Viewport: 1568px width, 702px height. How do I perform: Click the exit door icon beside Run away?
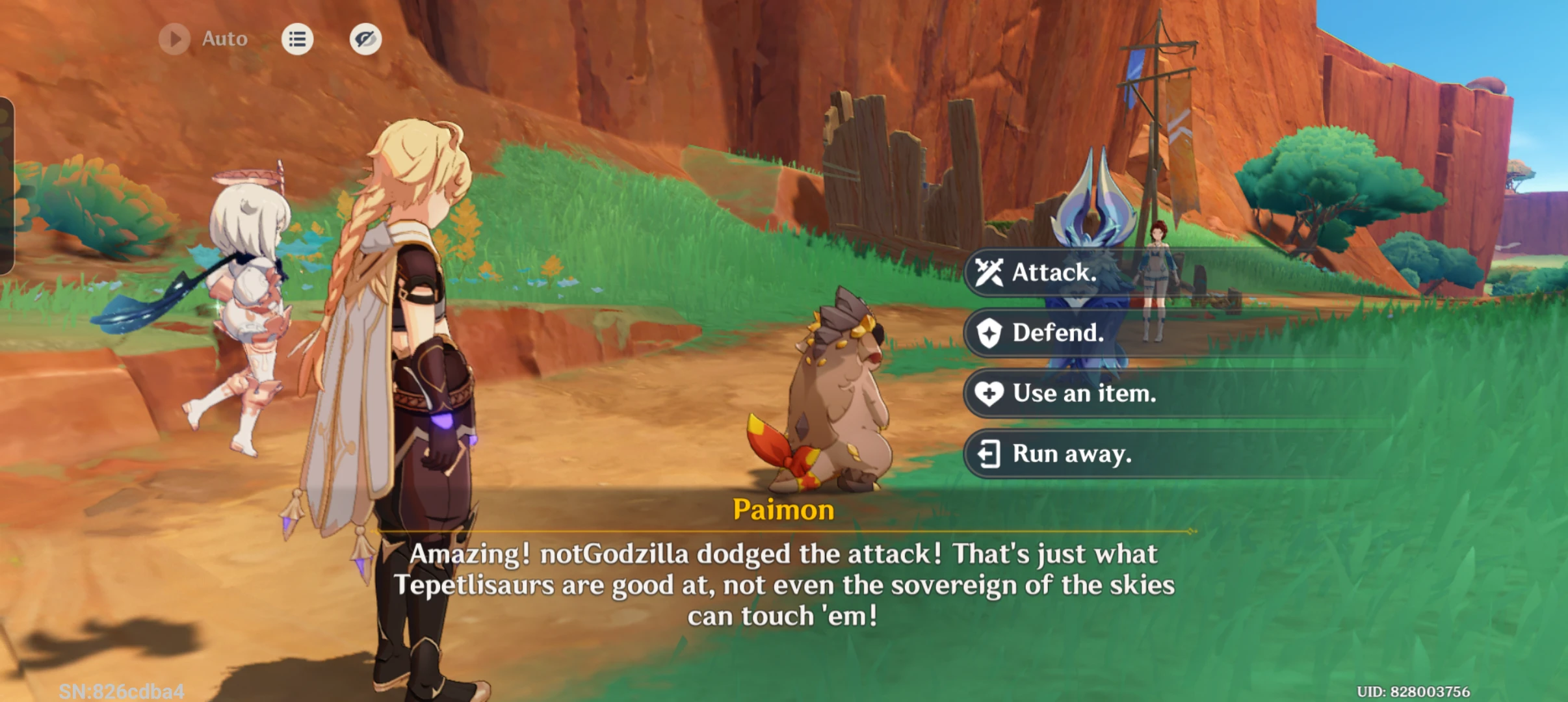989,454
